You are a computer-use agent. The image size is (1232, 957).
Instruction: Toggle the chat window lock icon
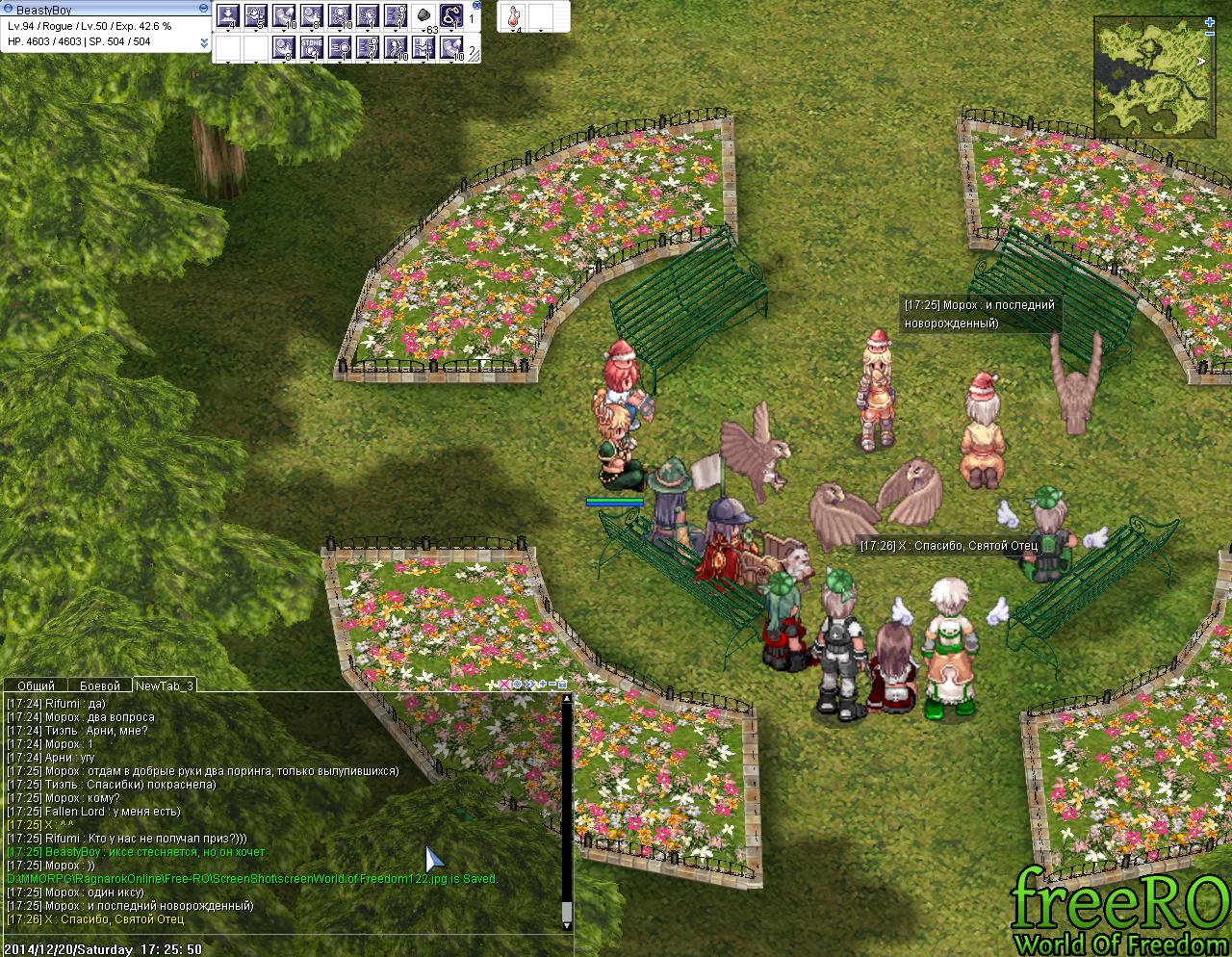click(562, 685)
